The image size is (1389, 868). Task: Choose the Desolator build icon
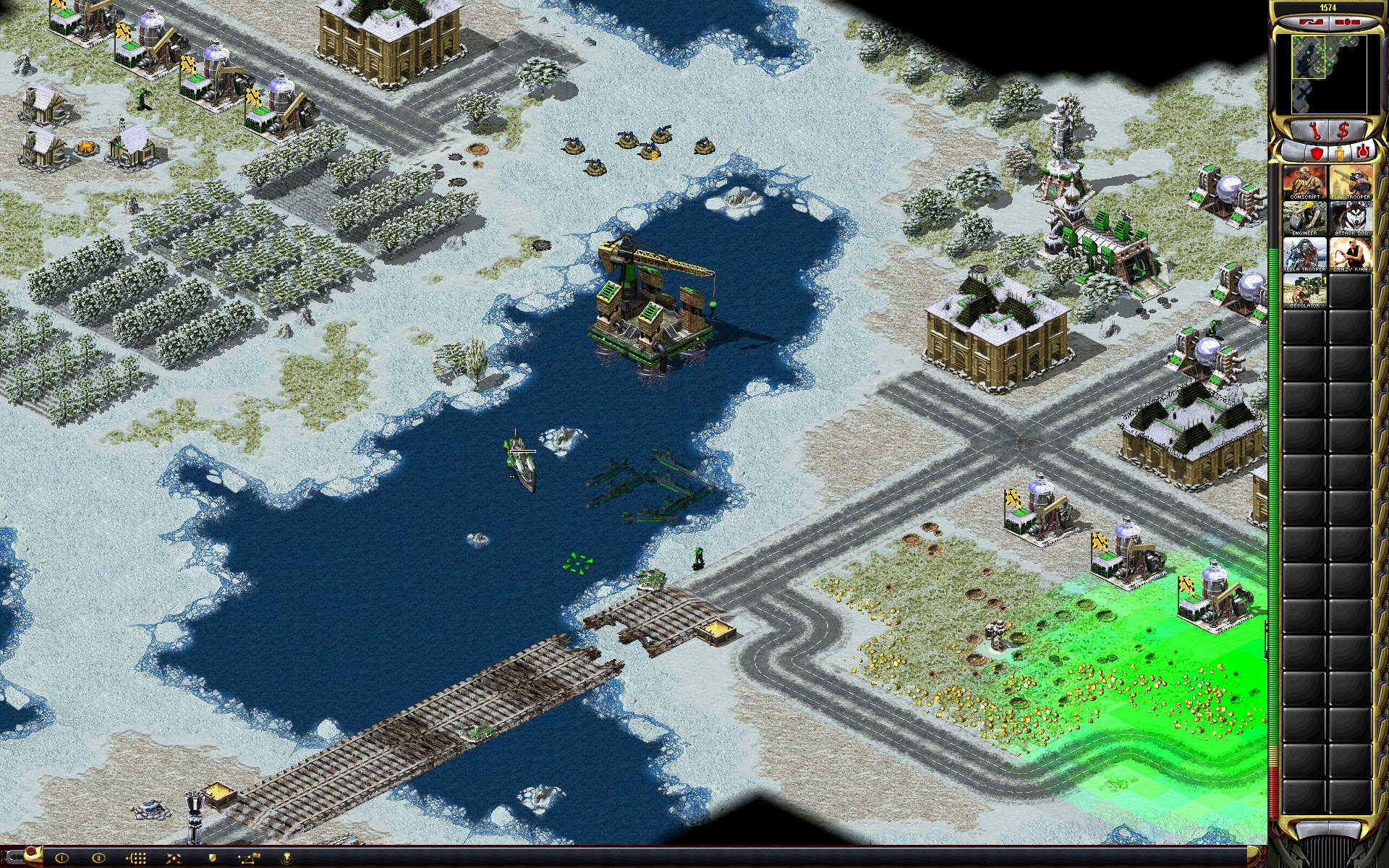click(x=1304, y=289)
